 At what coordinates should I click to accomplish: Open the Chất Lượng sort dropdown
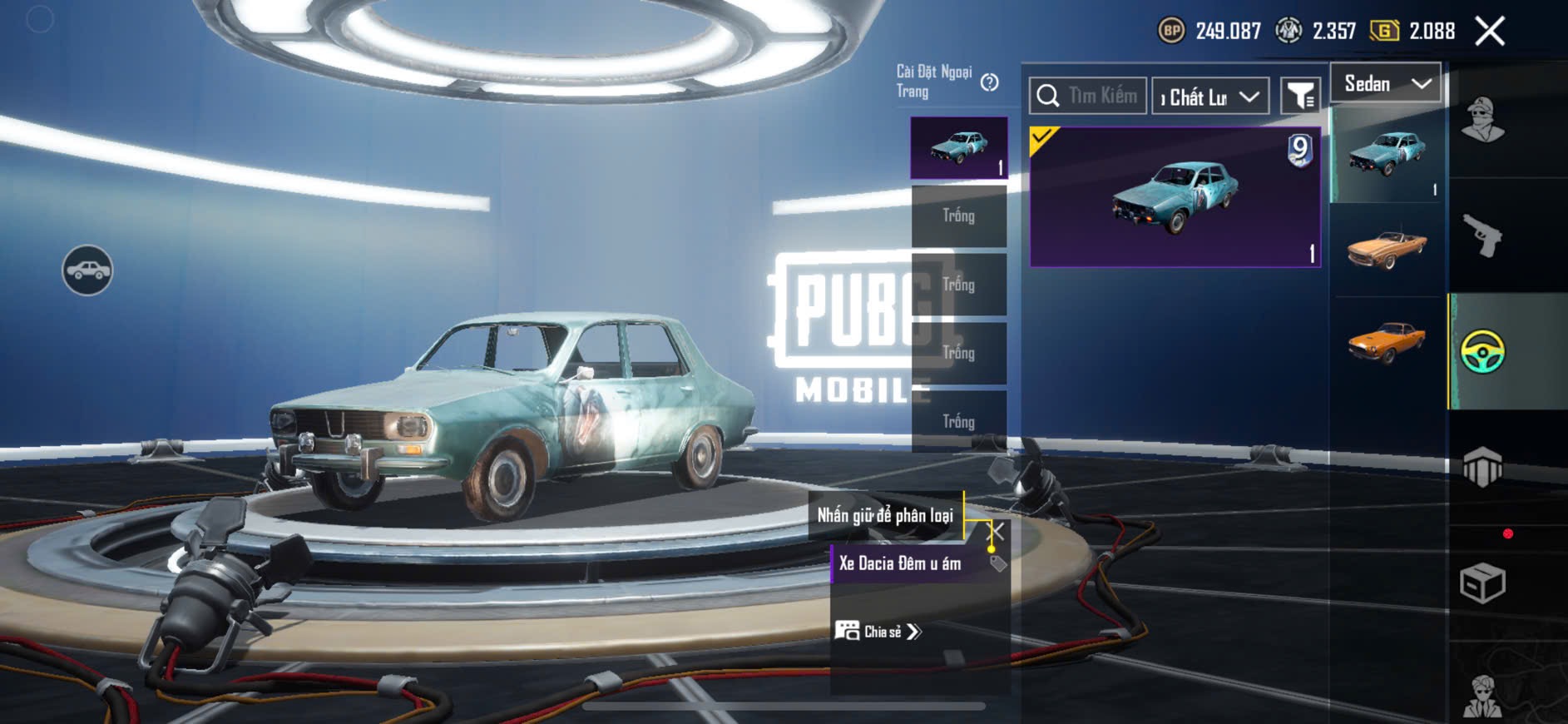click(x=1210, y=97)
